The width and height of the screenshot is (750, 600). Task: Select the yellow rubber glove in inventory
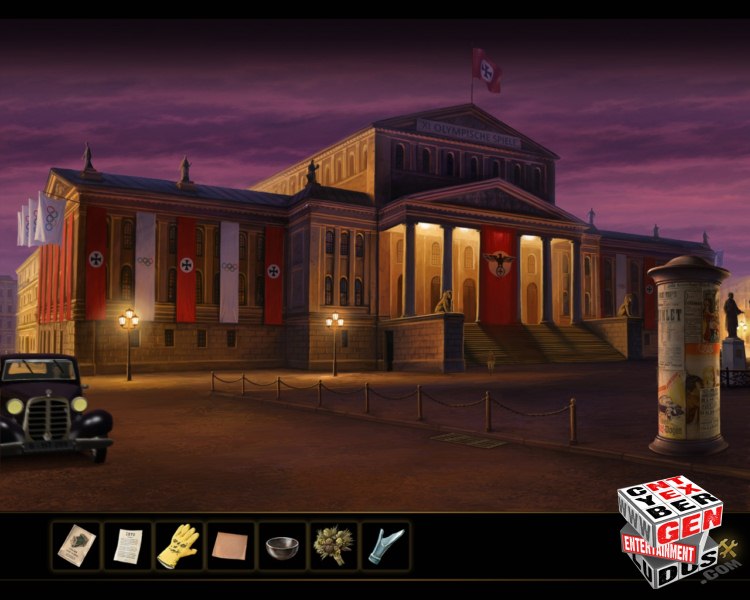179,546
